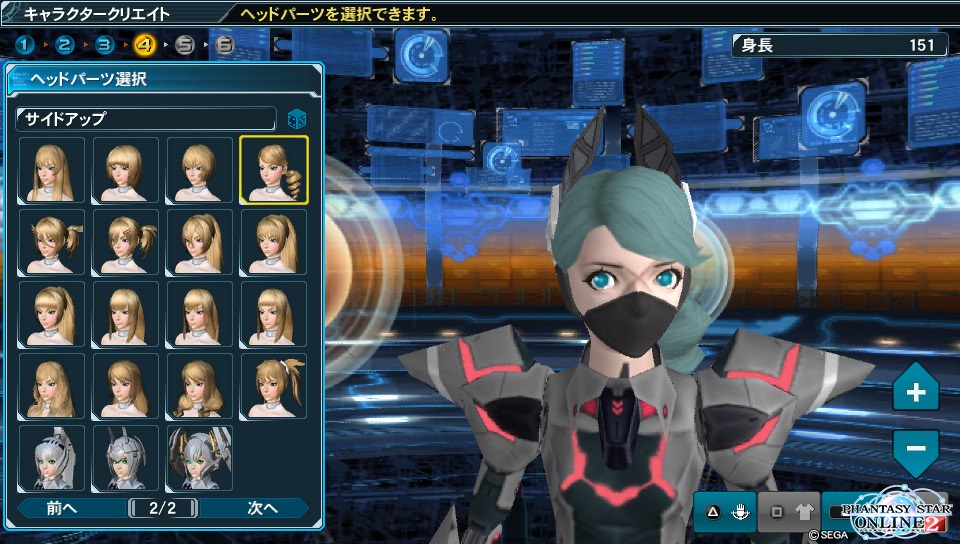Image resolution: width=960 pixels, height=544 pixels.
Task: Zoom in with the plus button
Action: pos(915,392)
